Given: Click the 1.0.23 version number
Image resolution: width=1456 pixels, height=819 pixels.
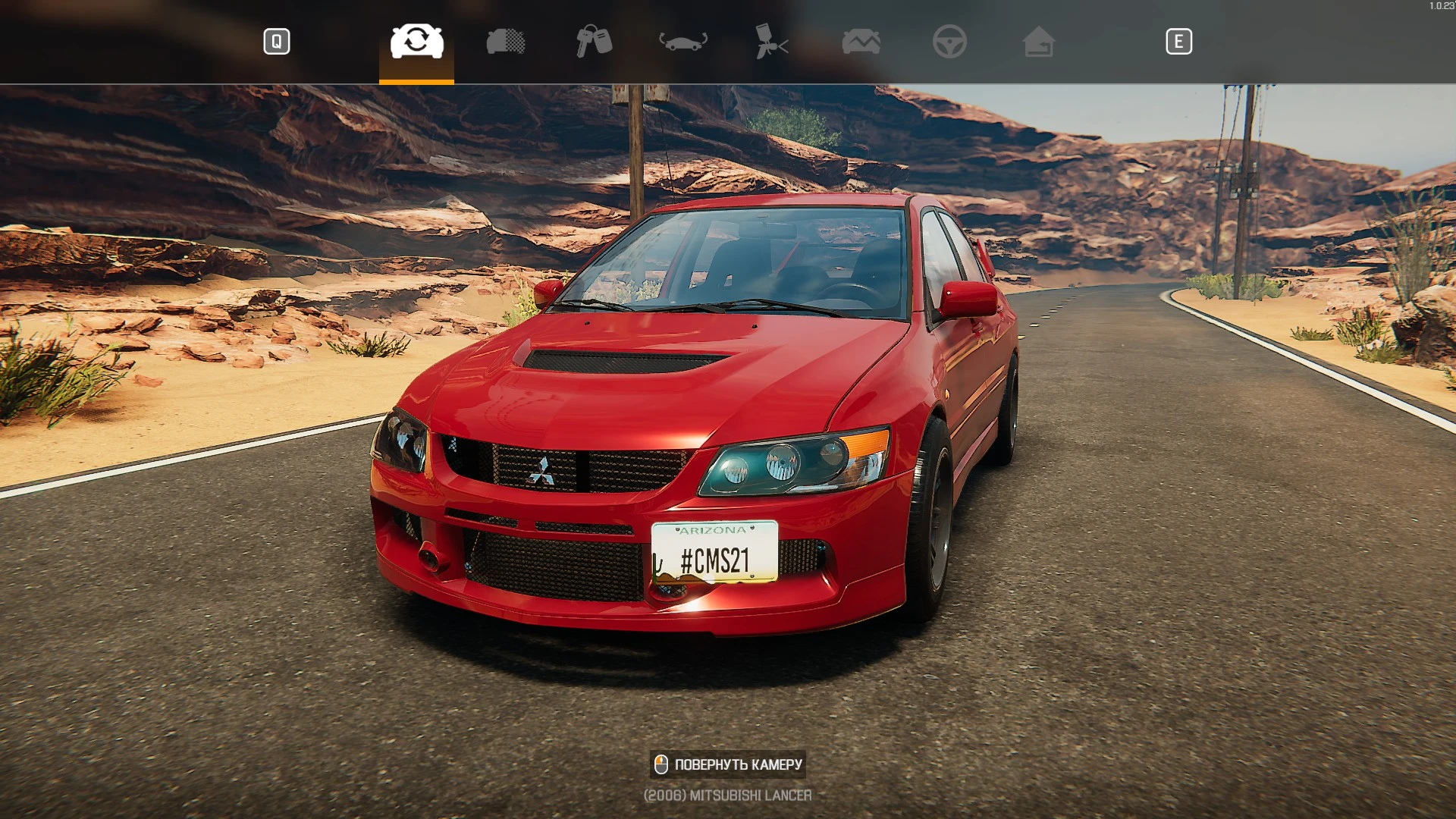Looking at the screenshot, I should [x=1439, y=5].
